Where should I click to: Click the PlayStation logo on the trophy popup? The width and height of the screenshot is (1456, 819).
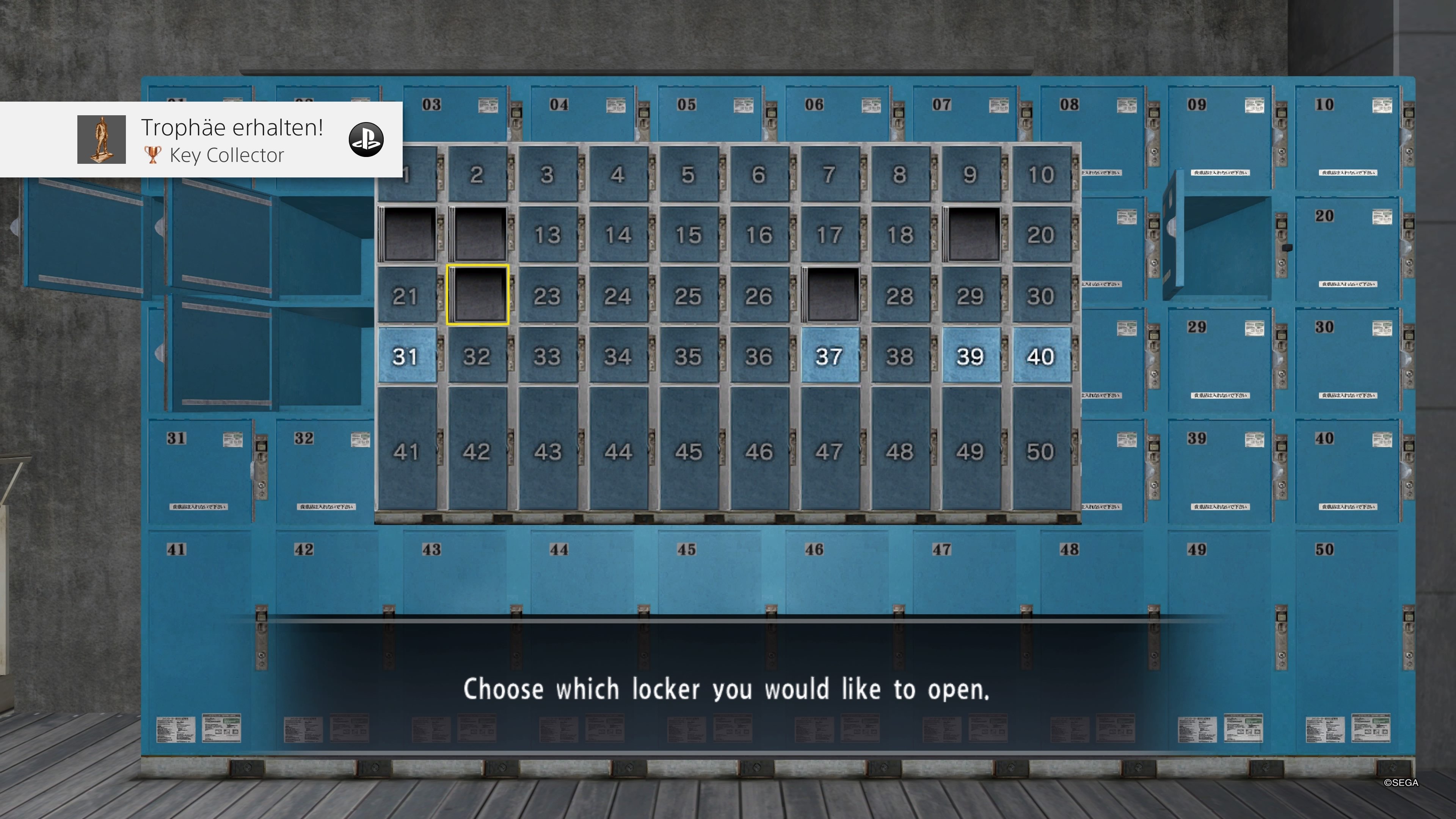[x=366, y=140]
